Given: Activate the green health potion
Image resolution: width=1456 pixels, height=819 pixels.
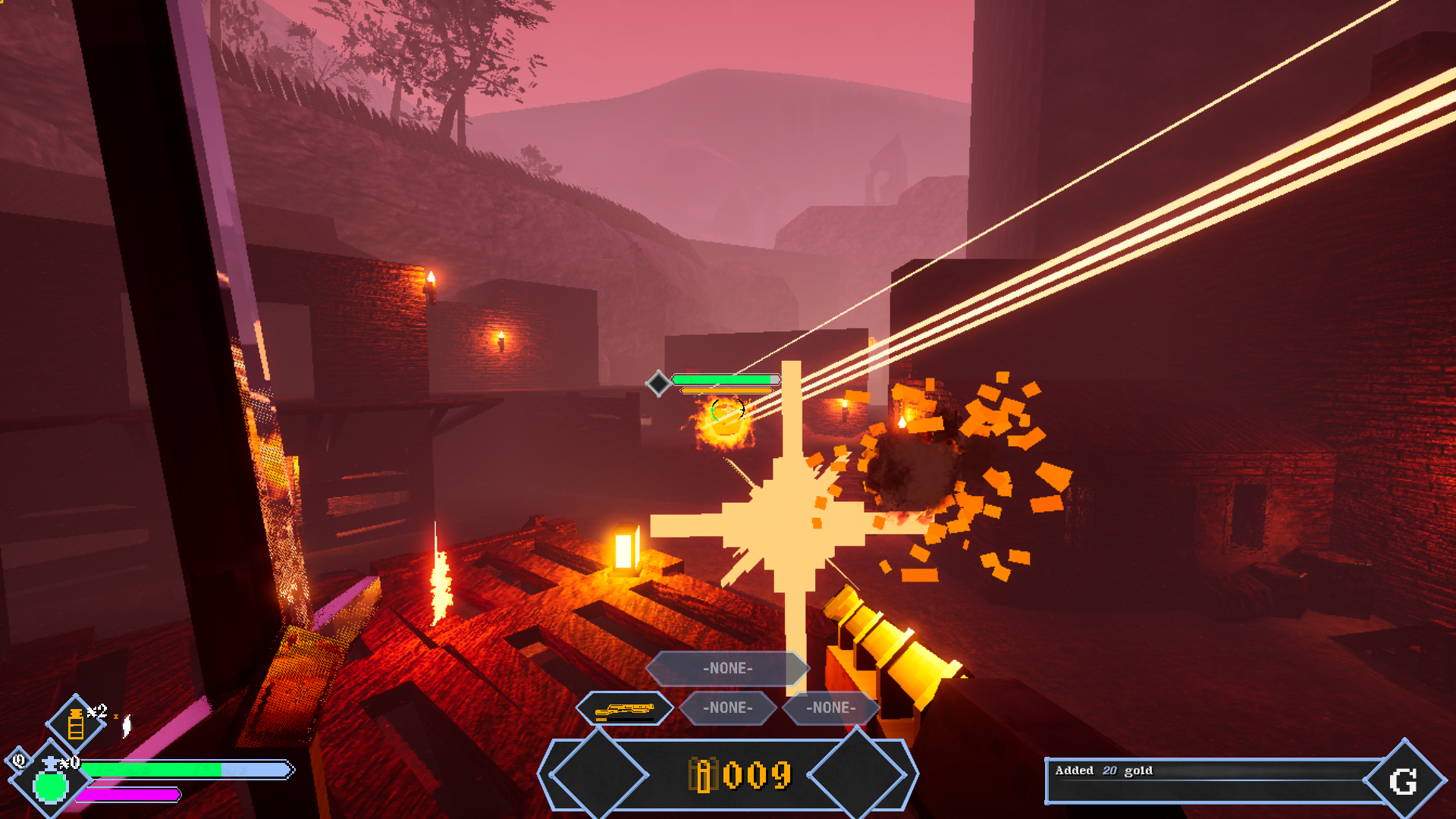Looking at the screenshot, I should [x=51, y=784].
